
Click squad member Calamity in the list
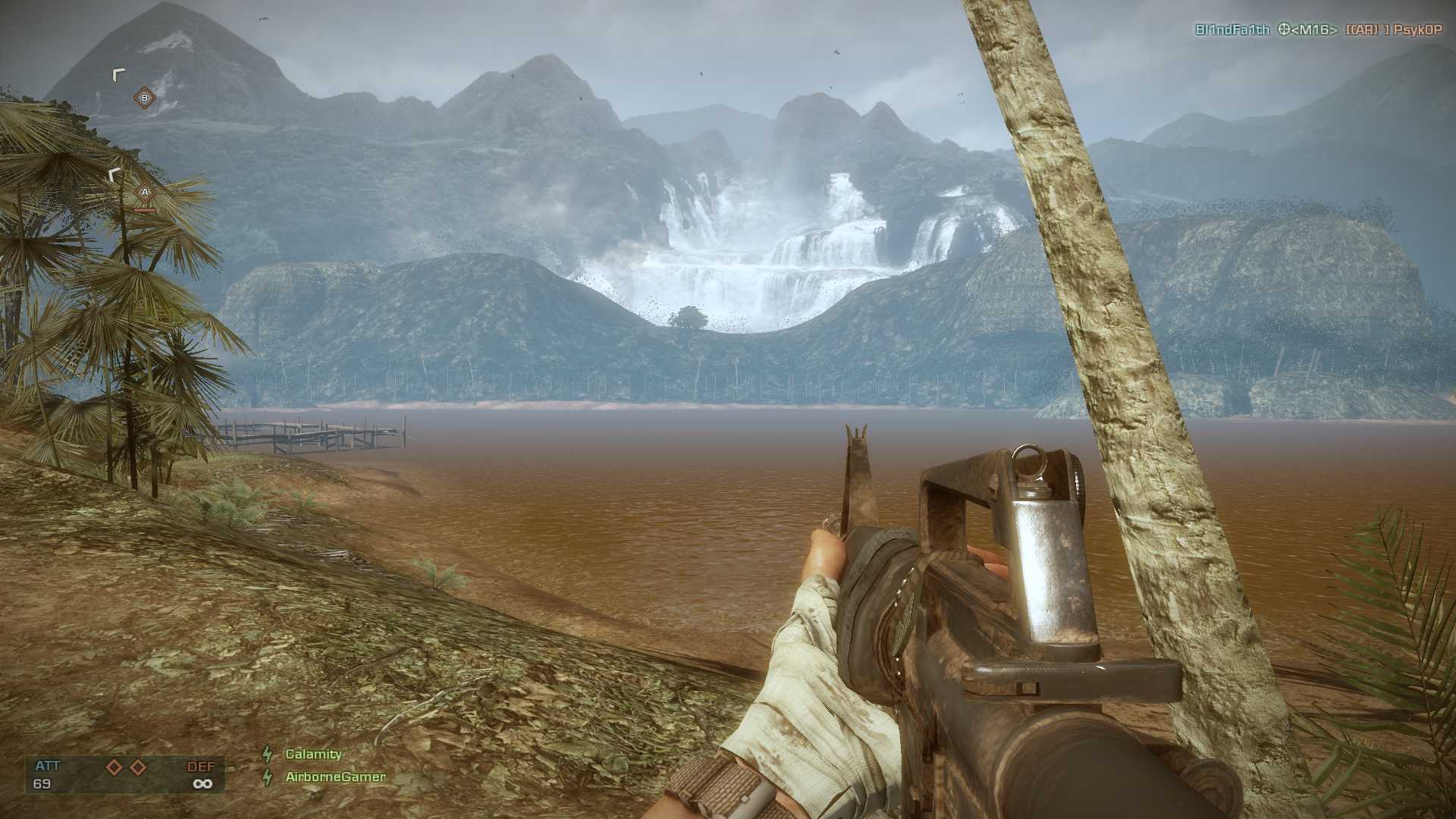click(313, 754)
